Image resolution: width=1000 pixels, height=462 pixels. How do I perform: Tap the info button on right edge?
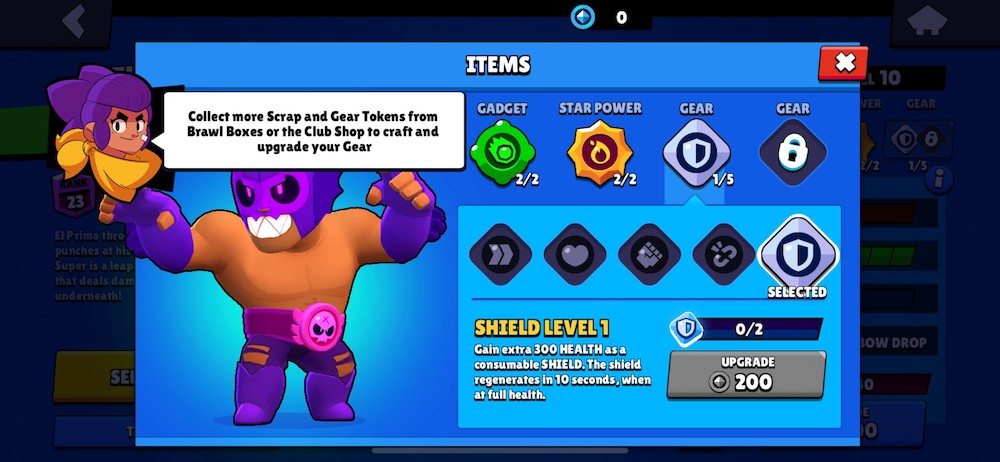click(938, 180)
